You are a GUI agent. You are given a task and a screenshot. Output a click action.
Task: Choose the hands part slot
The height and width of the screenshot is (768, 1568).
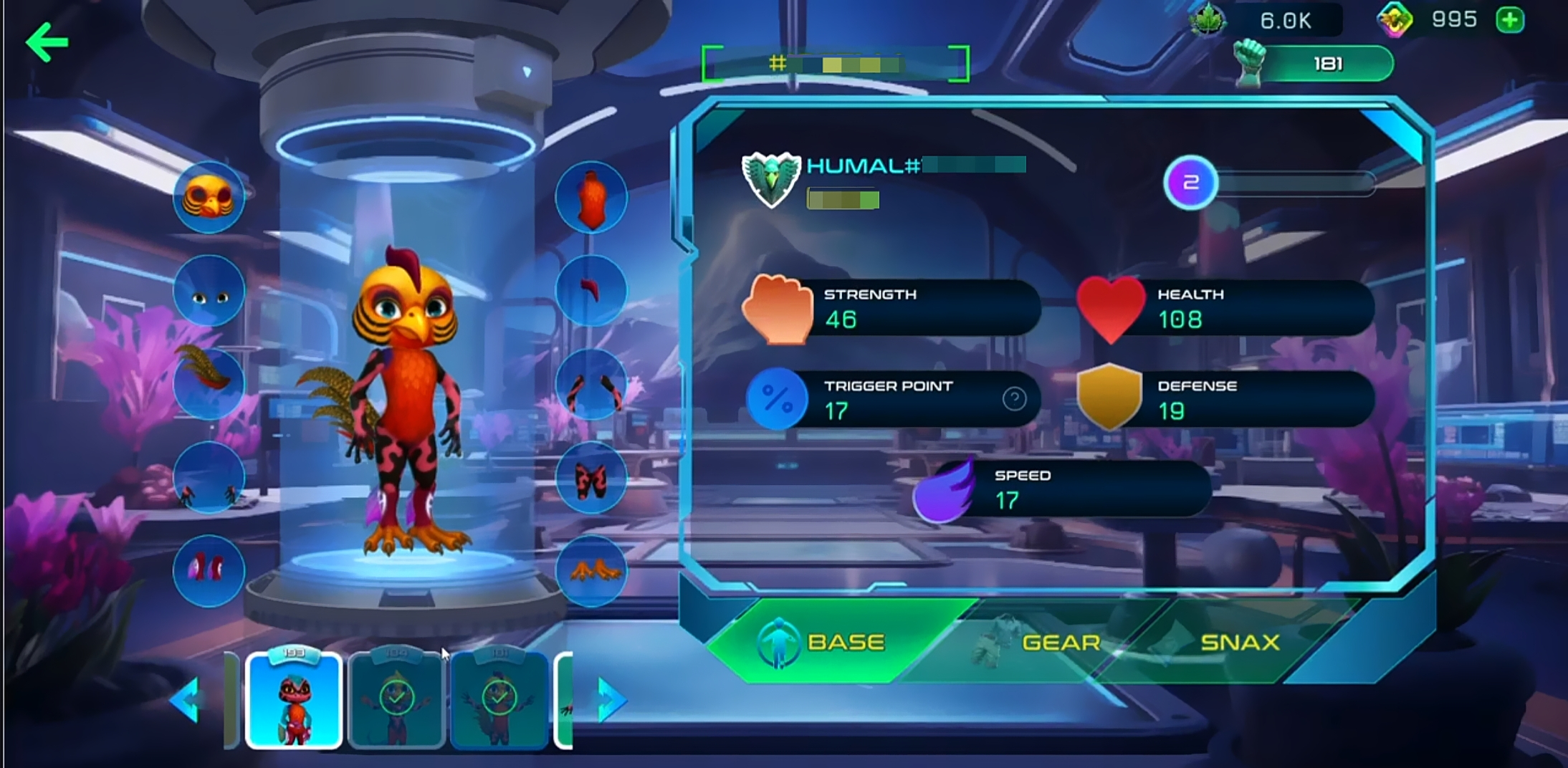[209, 478]
